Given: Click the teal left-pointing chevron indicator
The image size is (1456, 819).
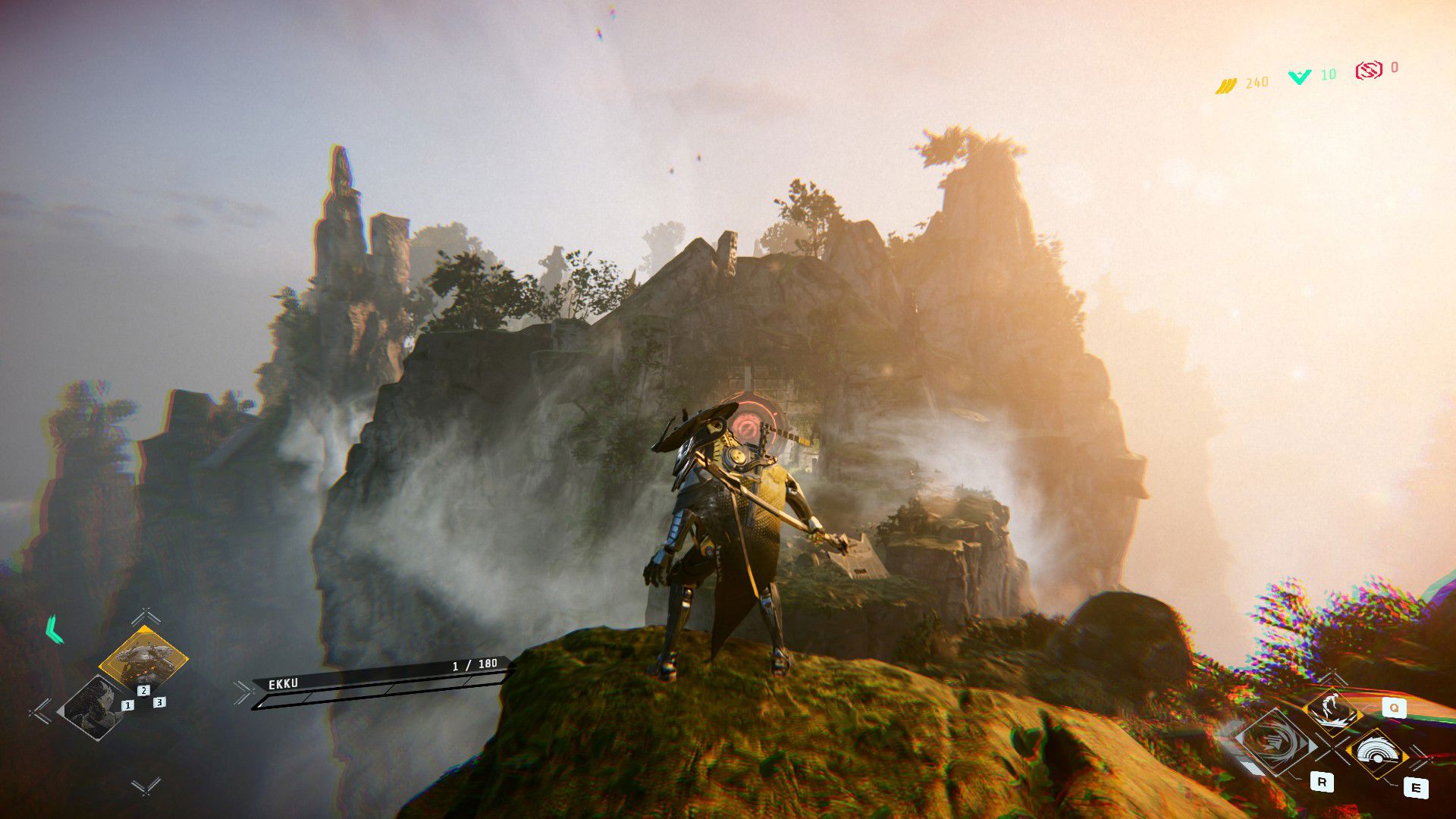Looking at the screenshot, I should (x=54, y=629).
